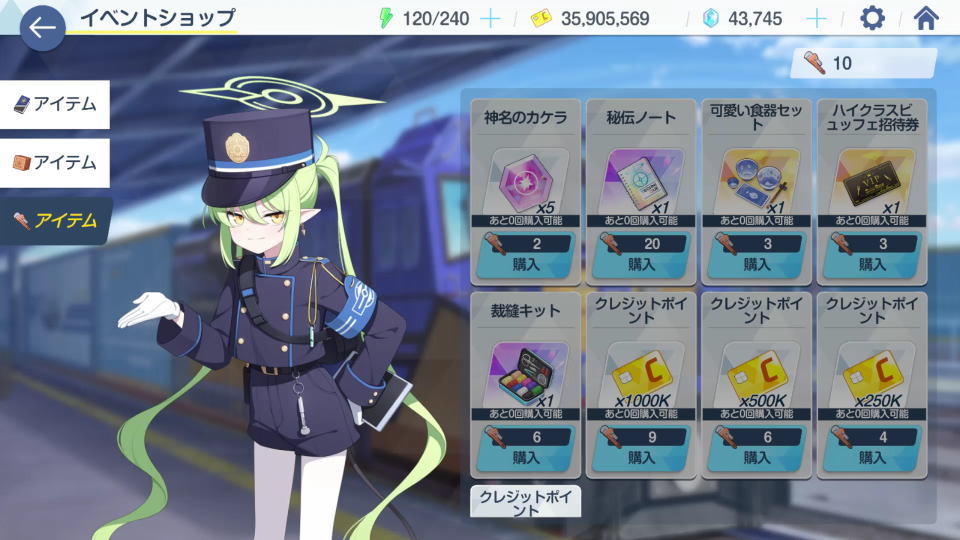The width and height of the screenshot is (960, 540).
Task: Go back using the arrow button
Action: [x=42, y=28]
